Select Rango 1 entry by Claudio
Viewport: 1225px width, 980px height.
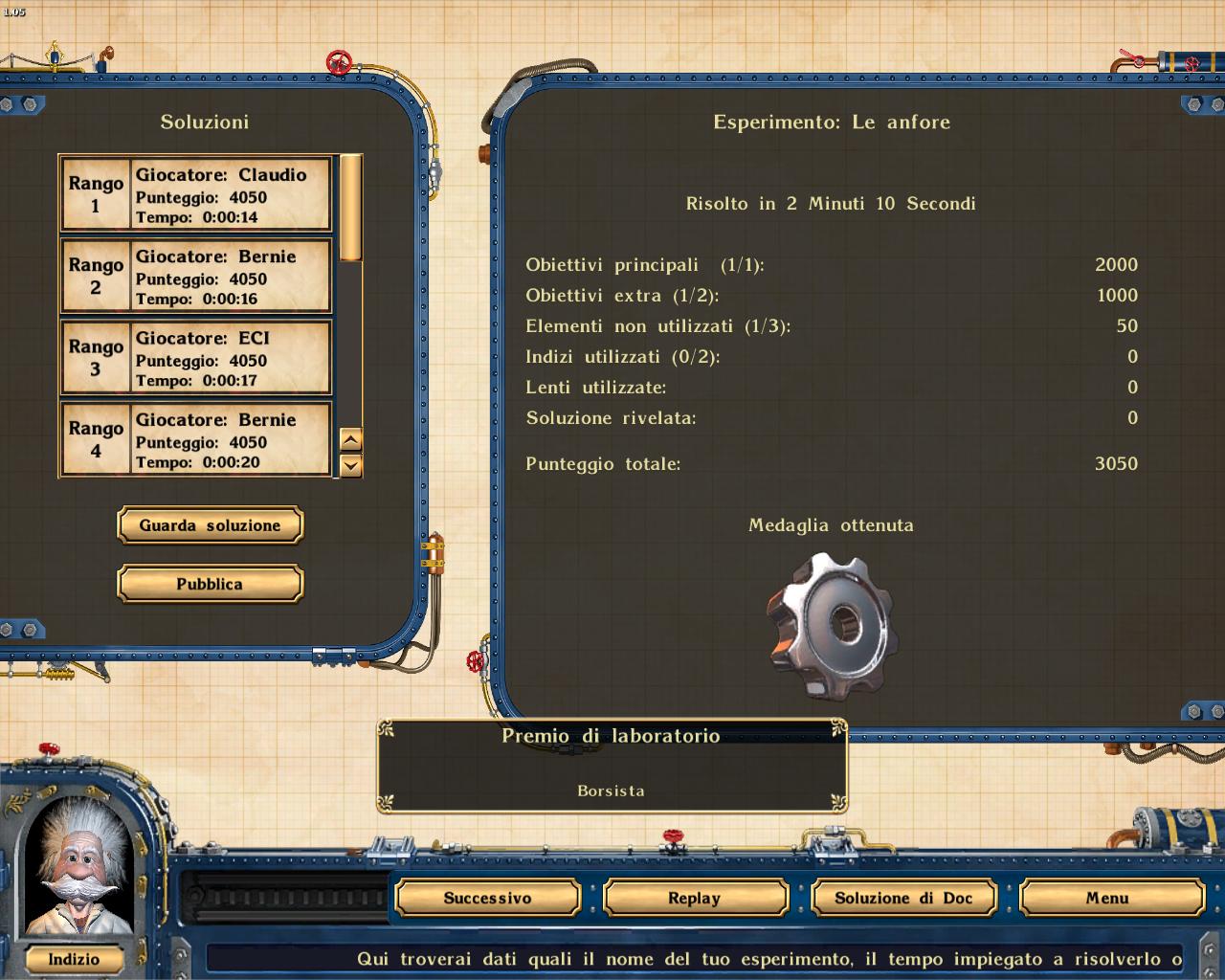[x=196, y=194]
